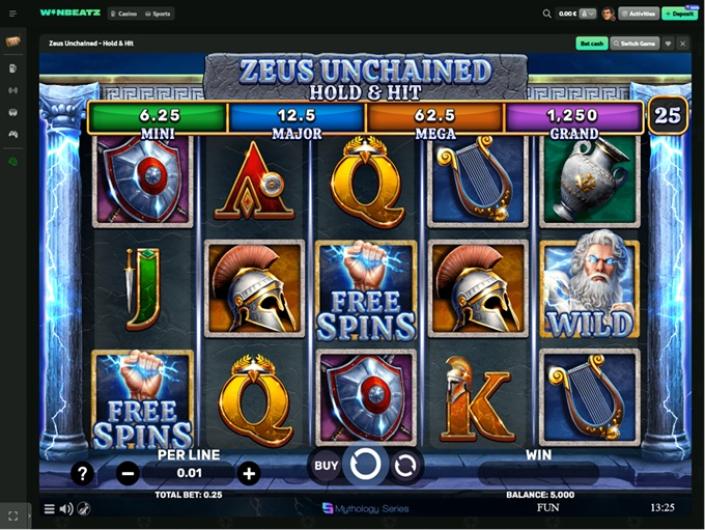Screen dimensions: 705x530
Task: Add the game to favorites with heart
Action: (x=668, y=44)
